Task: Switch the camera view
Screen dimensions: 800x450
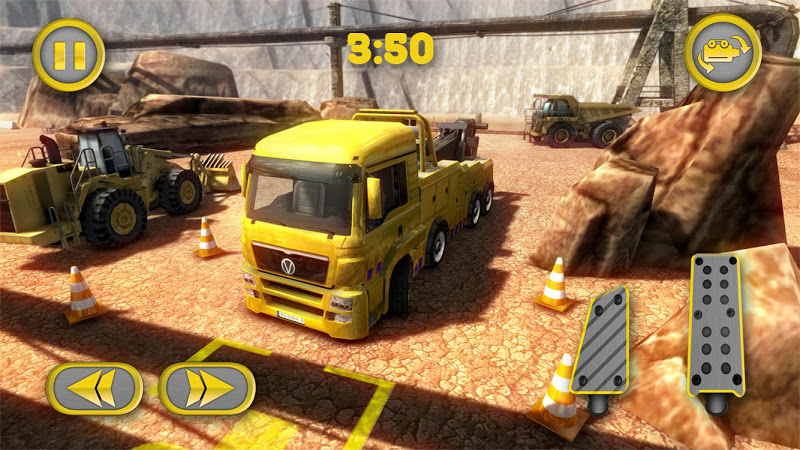Action: [721, 52]
